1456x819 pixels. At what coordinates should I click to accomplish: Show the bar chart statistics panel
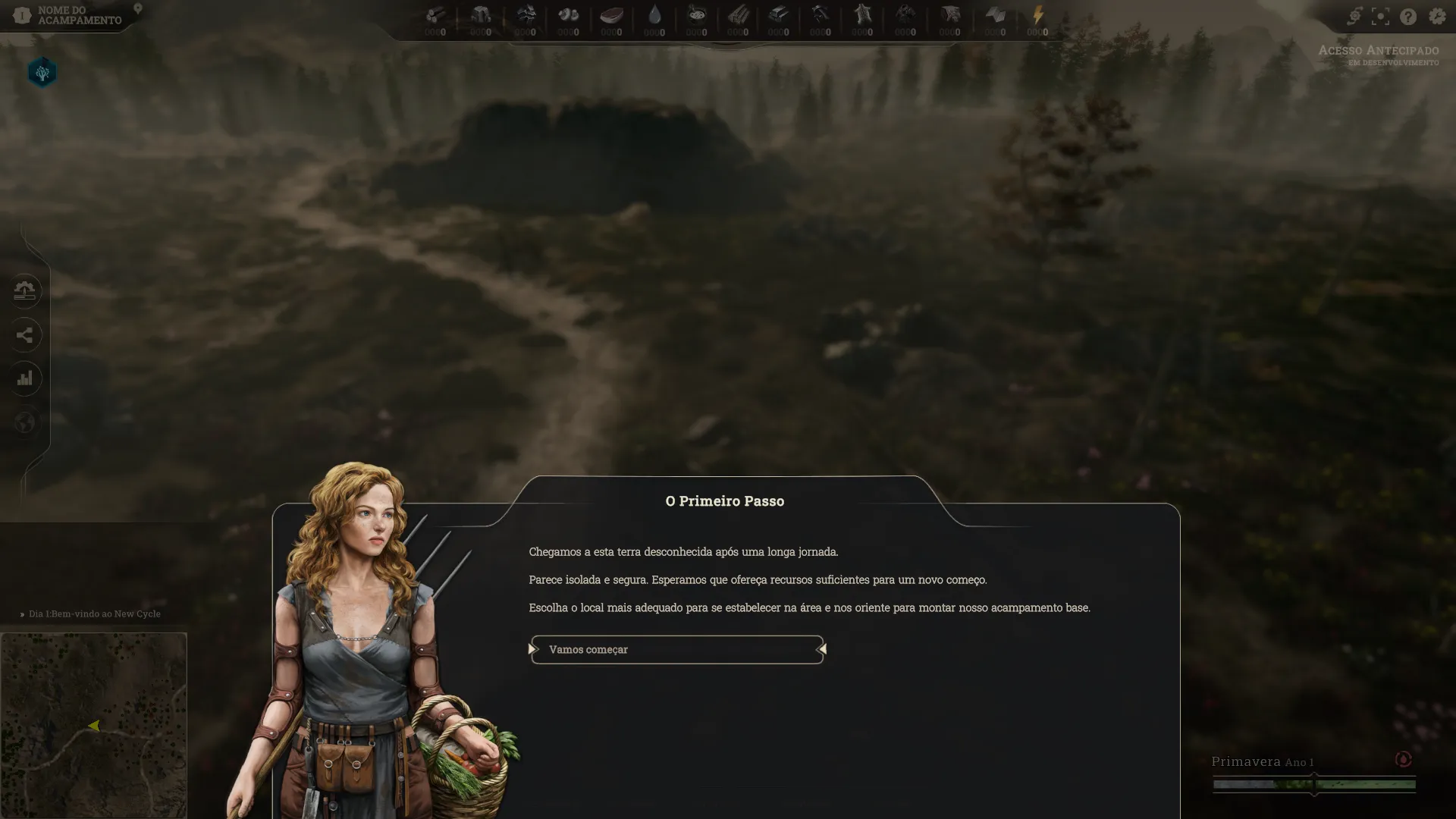coord(25,378)
